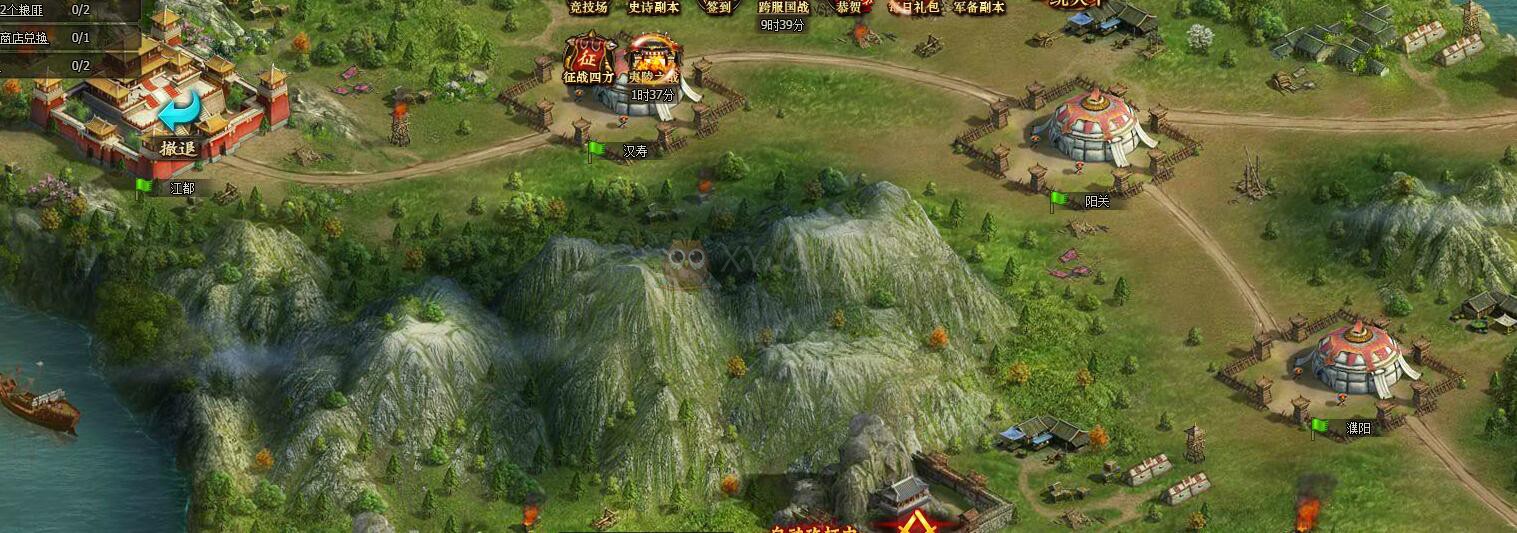Enter the 竞技场 arena
This screenshot has height=533, width=1517.
click(x=588, y=7)
